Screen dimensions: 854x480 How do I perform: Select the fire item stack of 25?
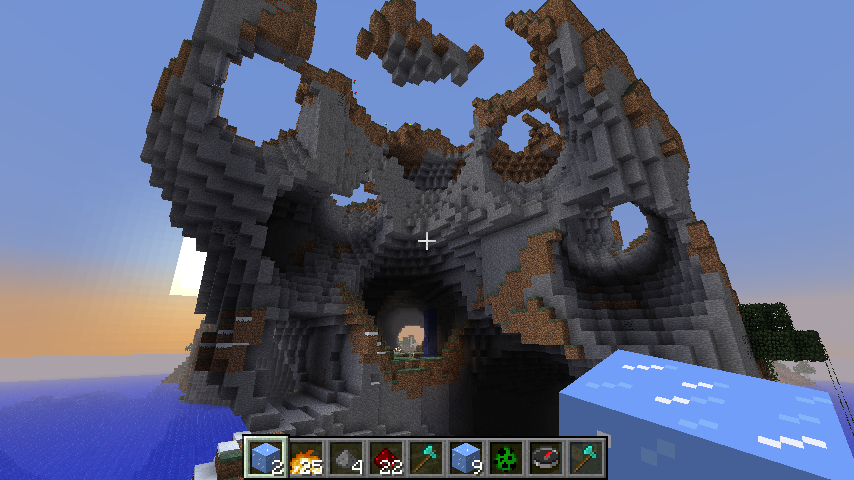[307, 458]
